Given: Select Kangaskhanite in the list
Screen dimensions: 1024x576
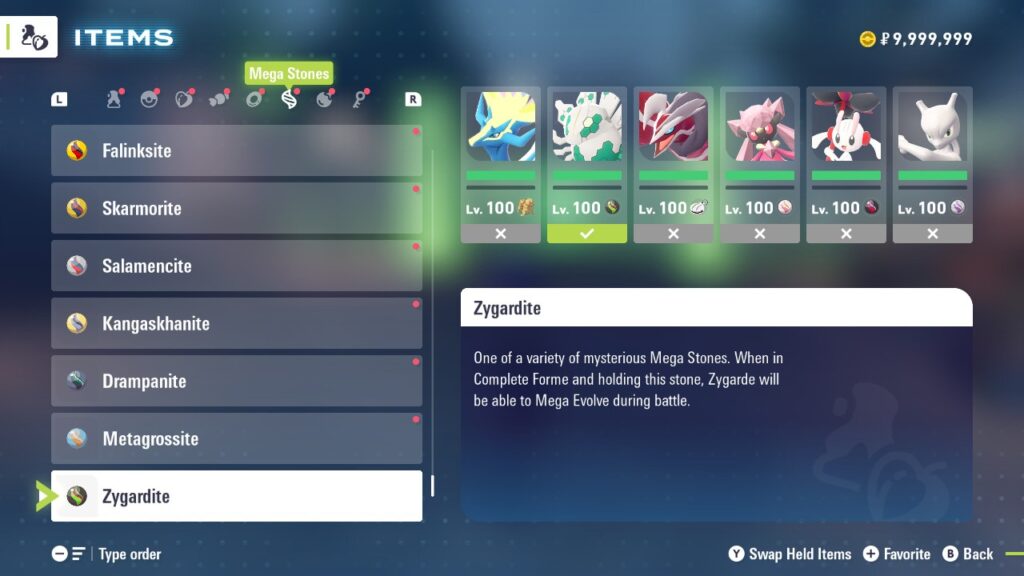Looking at the screenshot, I should tap(236, 324).
